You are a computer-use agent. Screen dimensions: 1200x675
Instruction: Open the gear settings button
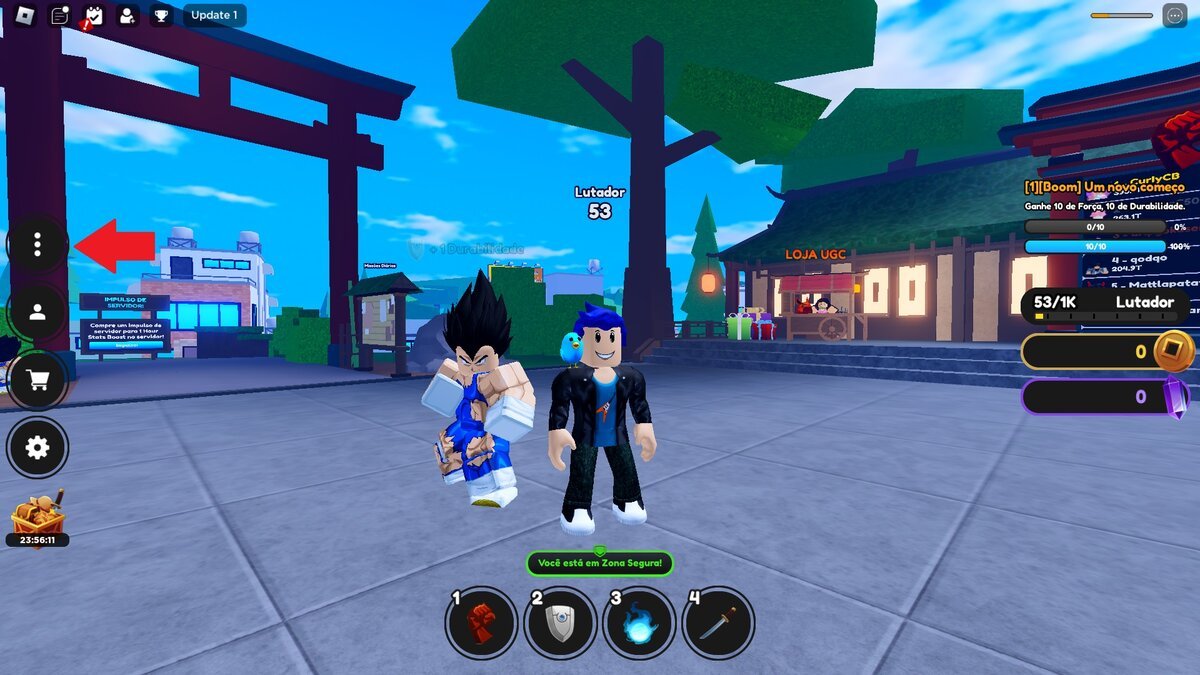(x=37, y=447)
